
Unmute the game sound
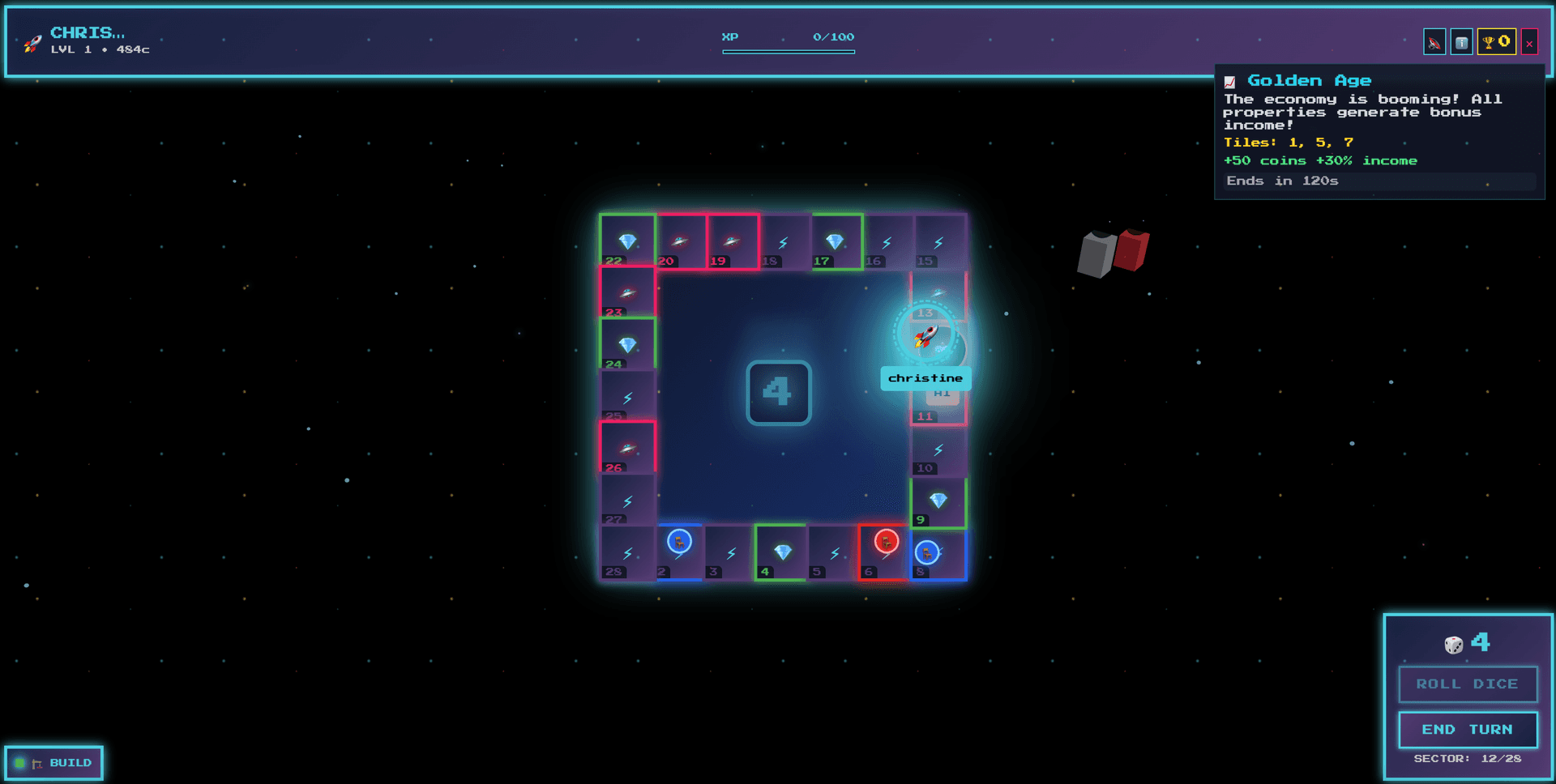[1434, 41]
